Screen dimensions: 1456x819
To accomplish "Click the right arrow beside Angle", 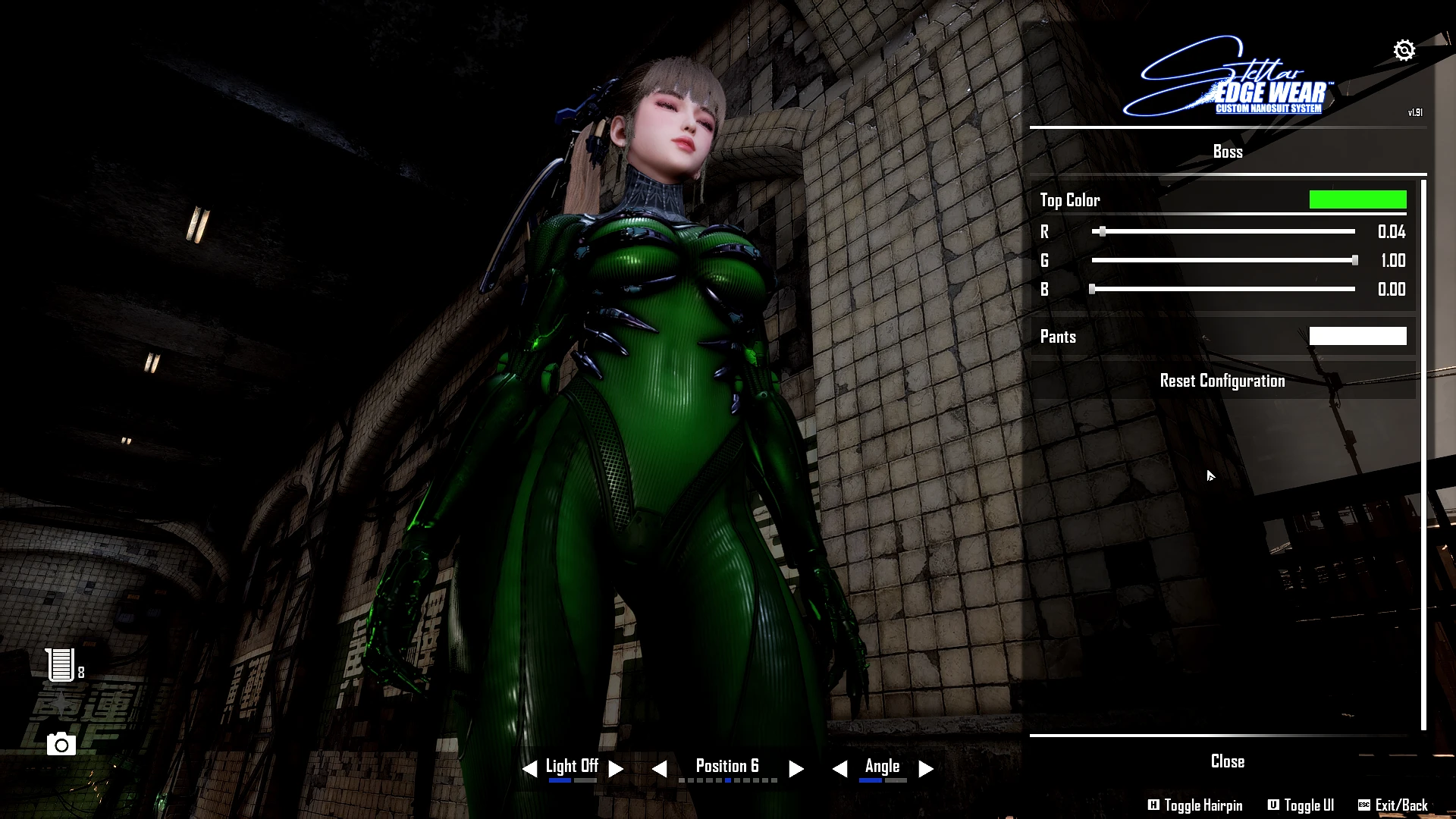I will coord(926,769).
